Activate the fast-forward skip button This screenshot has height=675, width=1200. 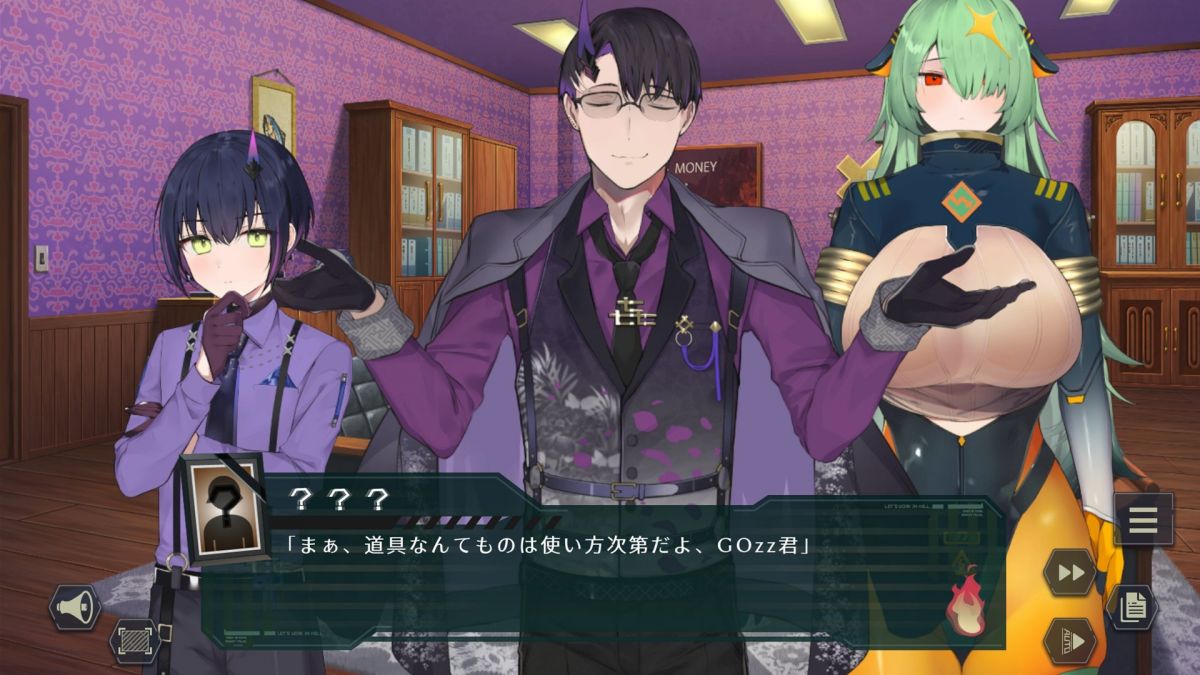[1069, 573]
